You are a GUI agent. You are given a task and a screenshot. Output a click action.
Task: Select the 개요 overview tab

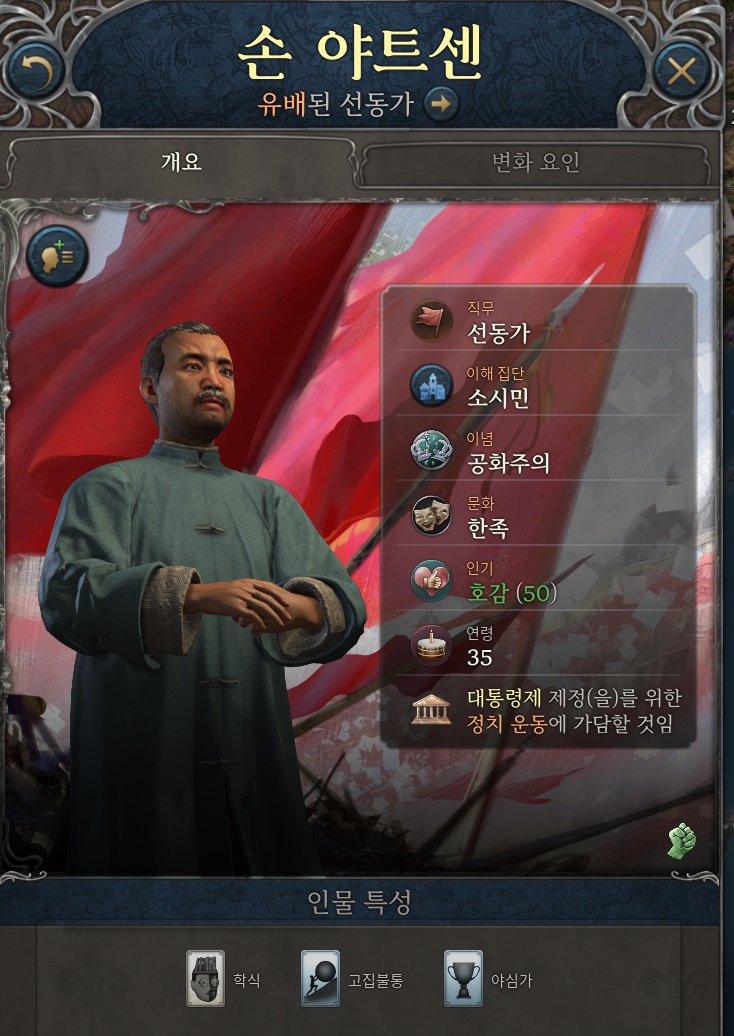(x=181, y=161)
